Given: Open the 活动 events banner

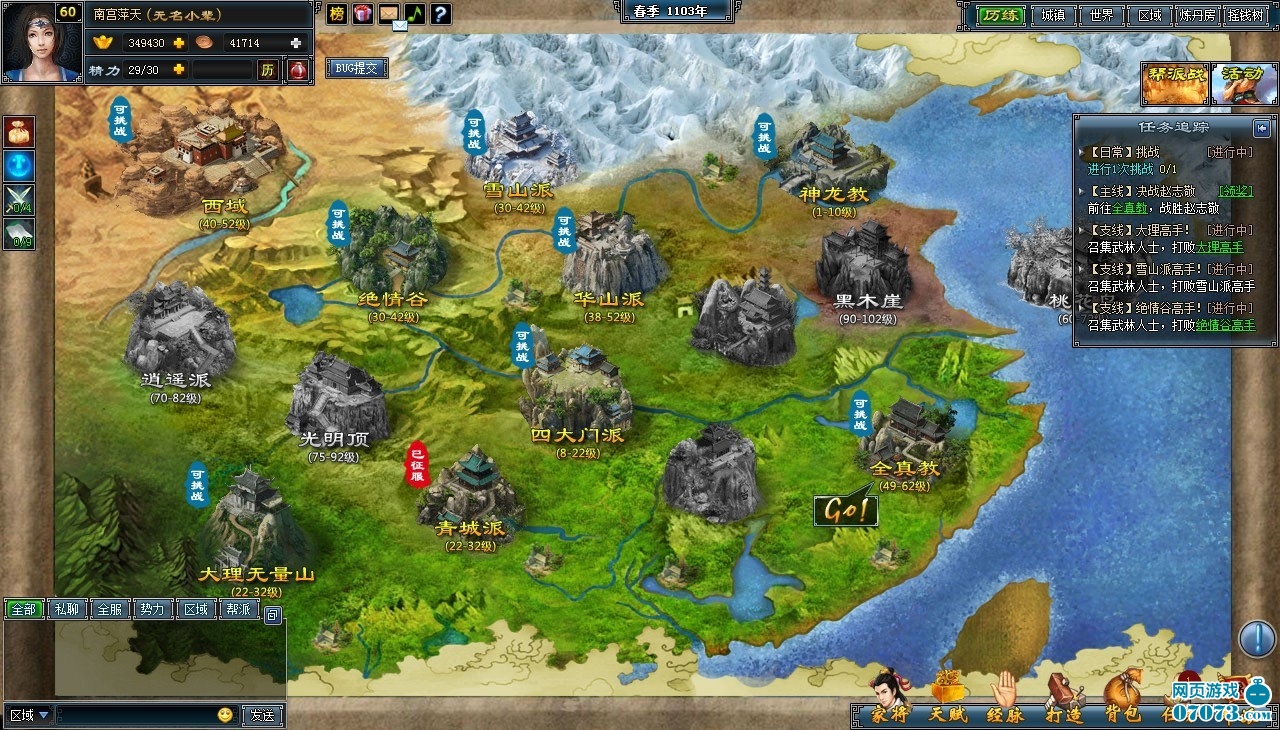Looking at the screenshot, I should [1244, 84].
